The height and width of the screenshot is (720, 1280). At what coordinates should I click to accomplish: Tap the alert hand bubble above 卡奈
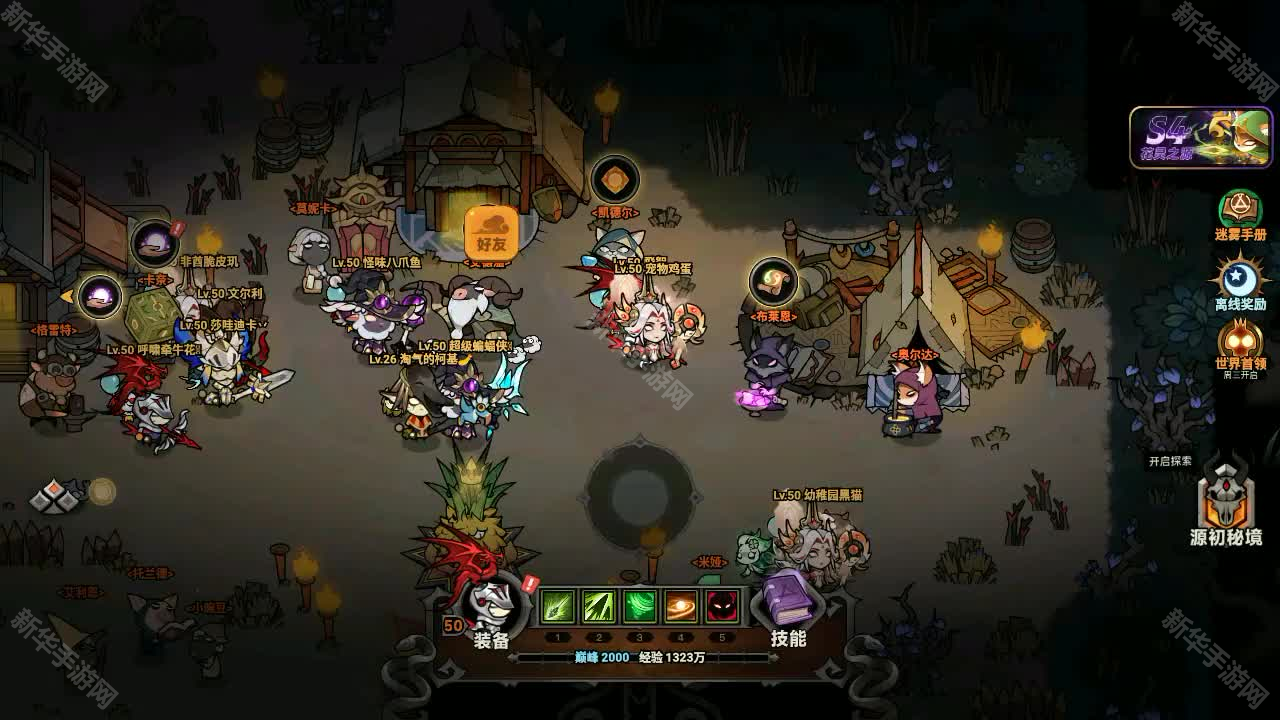coord(155,243)
